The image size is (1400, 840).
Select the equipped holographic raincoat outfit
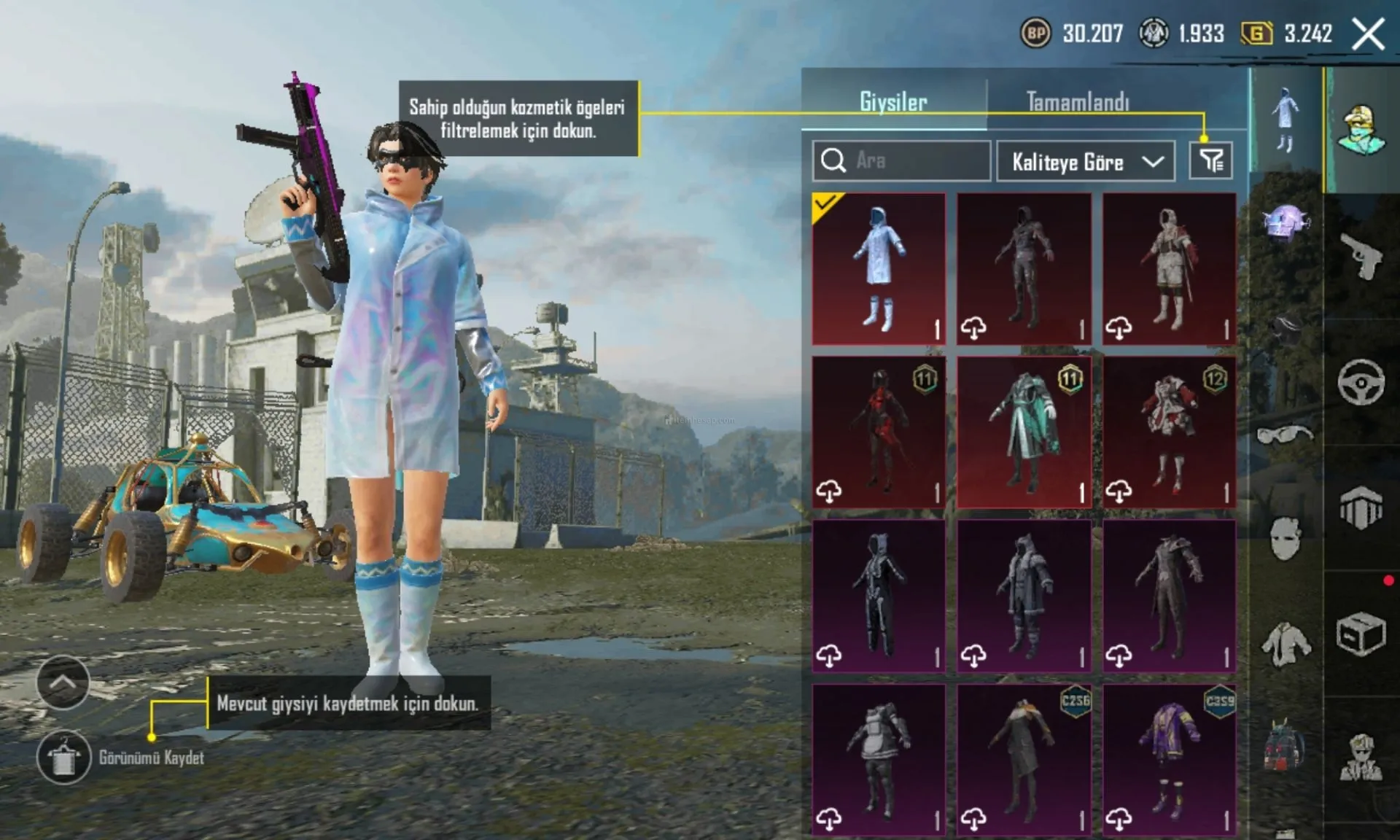click(x=879, y=268)
